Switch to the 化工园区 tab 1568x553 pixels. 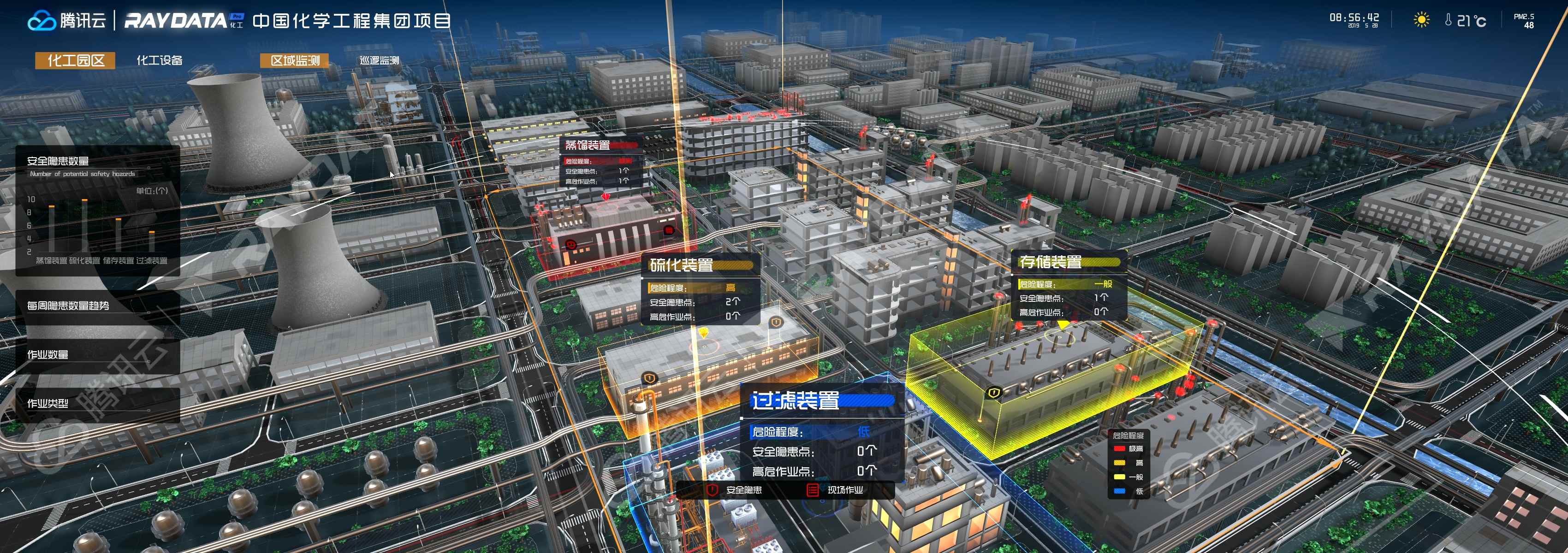pos(76,60)
